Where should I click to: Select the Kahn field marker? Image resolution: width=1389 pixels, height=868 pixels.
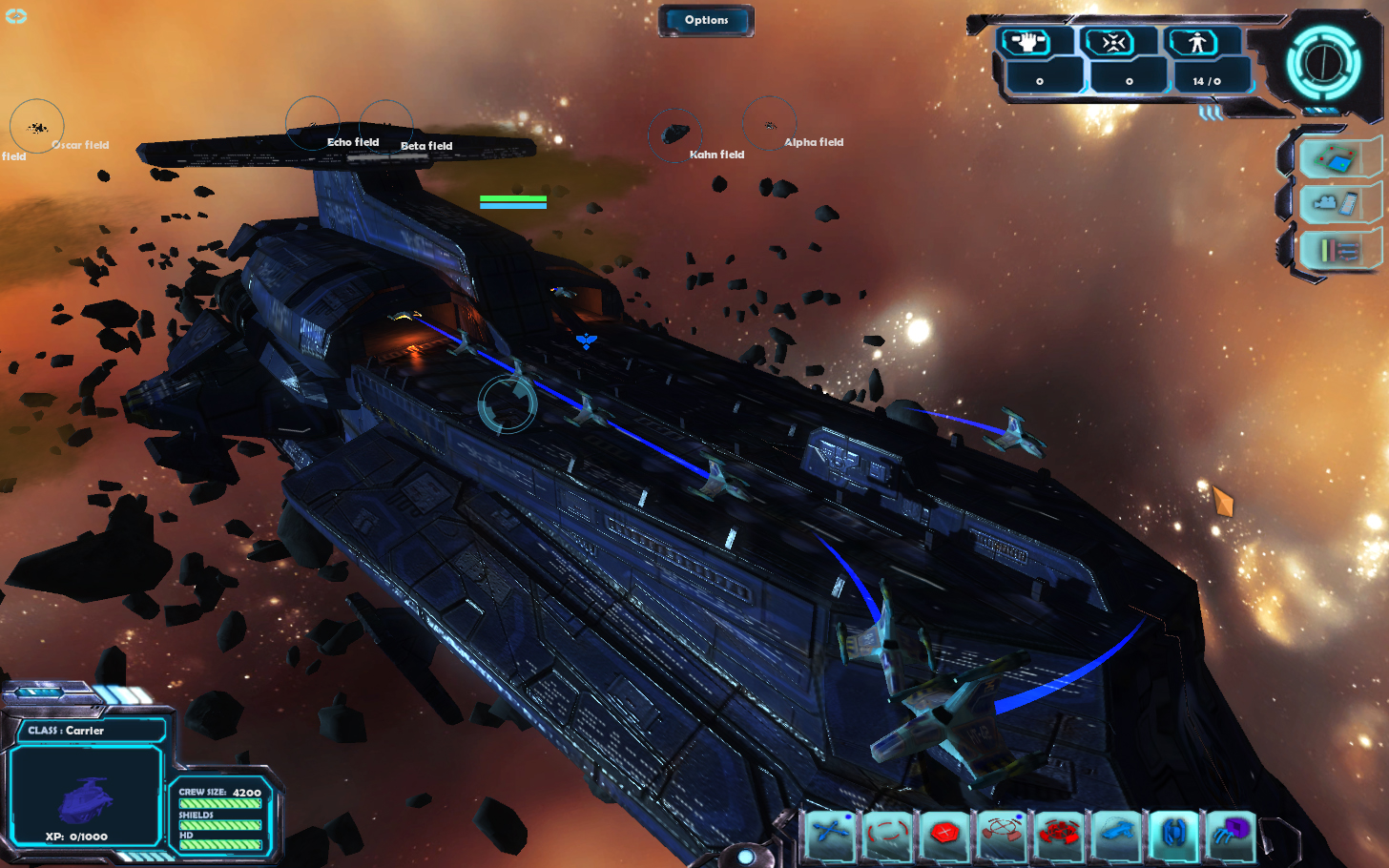tap(675, 134)
